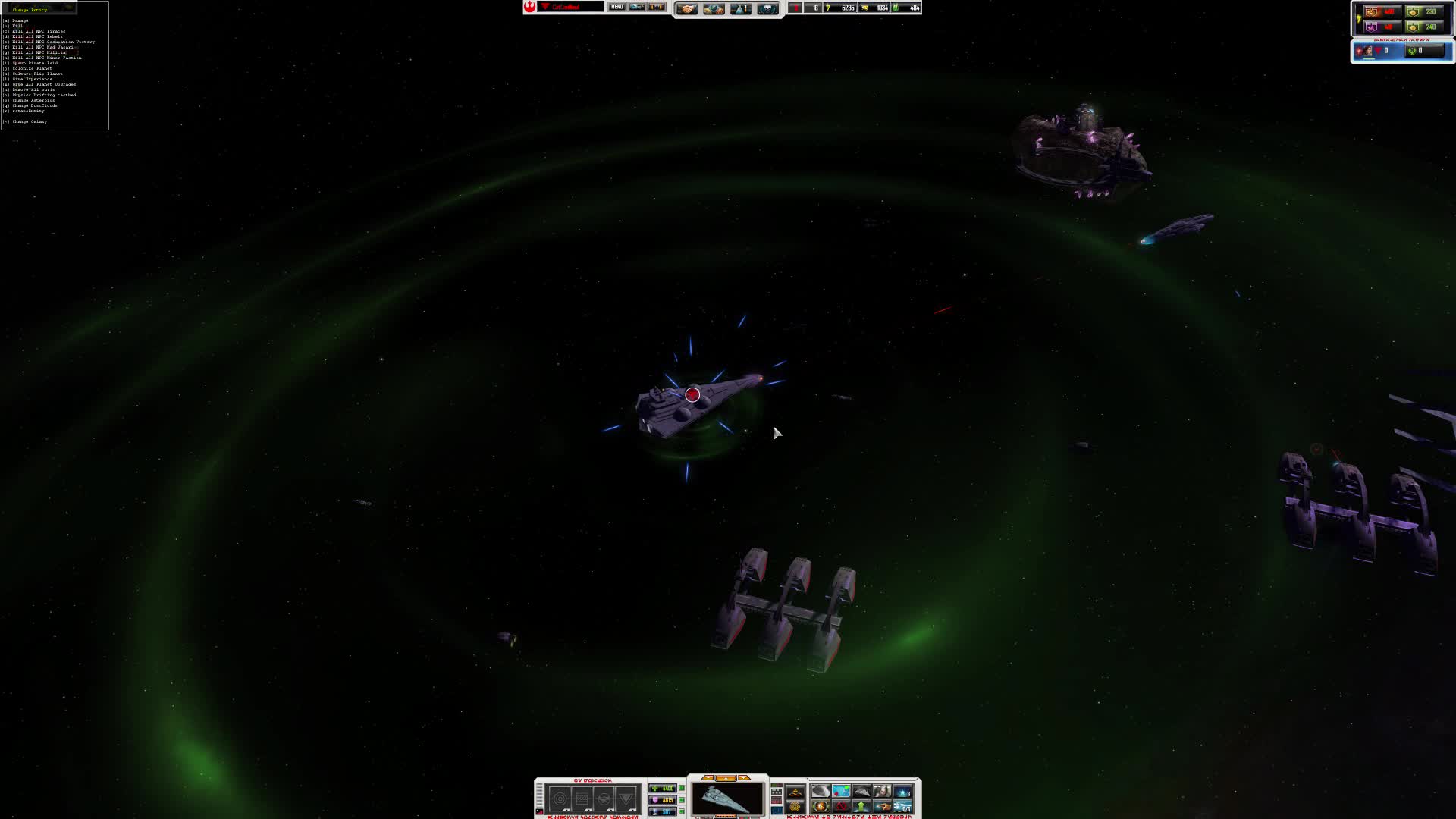
Task: Open Change DustClouds selector
Action: click(x=34, y=105)
